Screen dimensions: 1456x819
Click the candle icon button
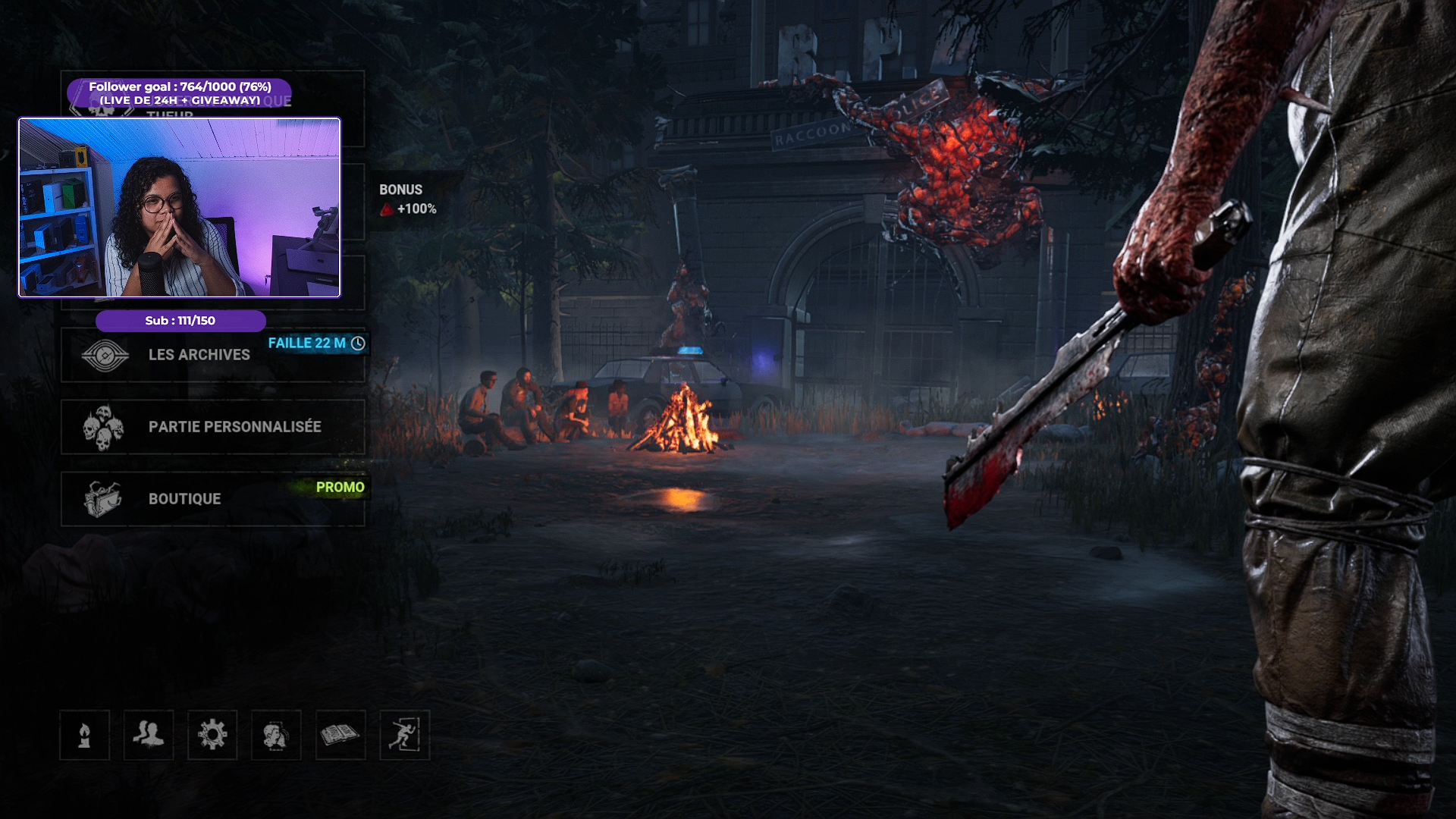coord(85,735)
